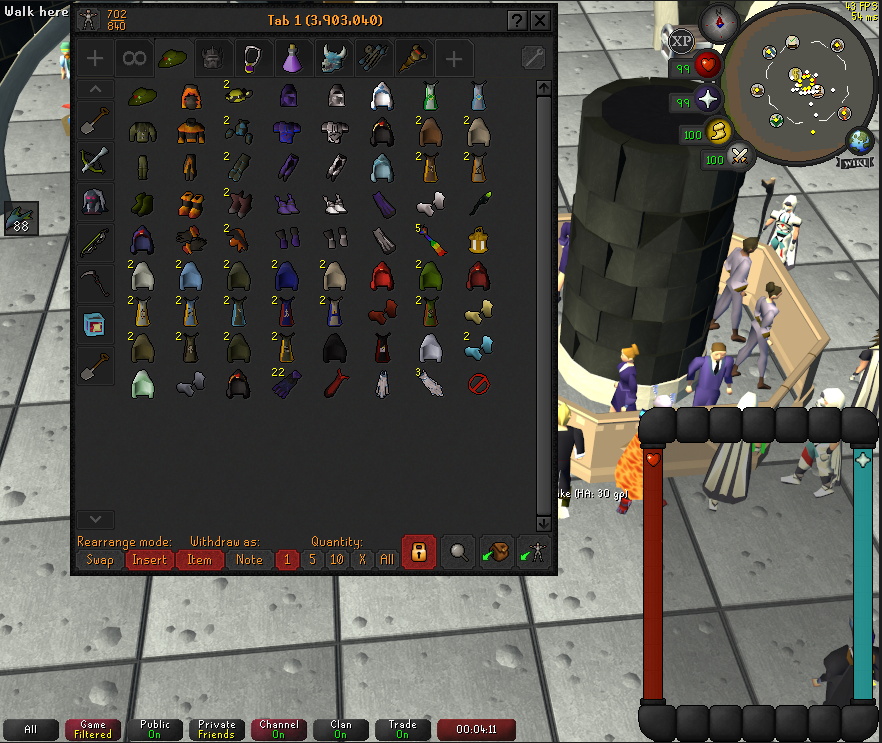Close the bank window

point(540,20)
